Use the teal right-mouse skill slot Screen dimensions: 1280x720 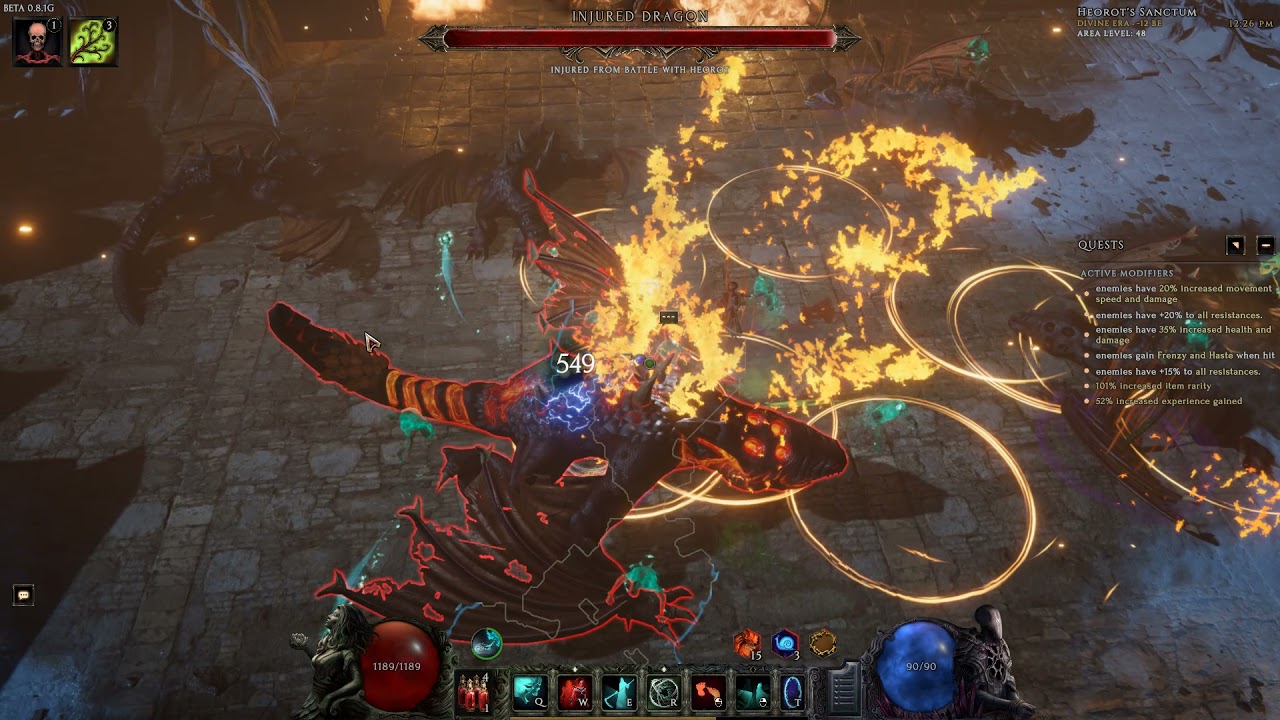point(753,691)
